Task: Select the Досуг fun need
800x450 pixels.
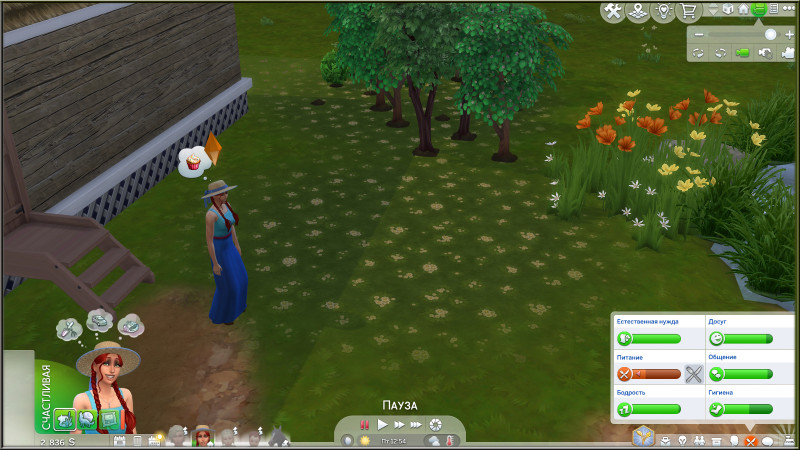Action: 741,339
